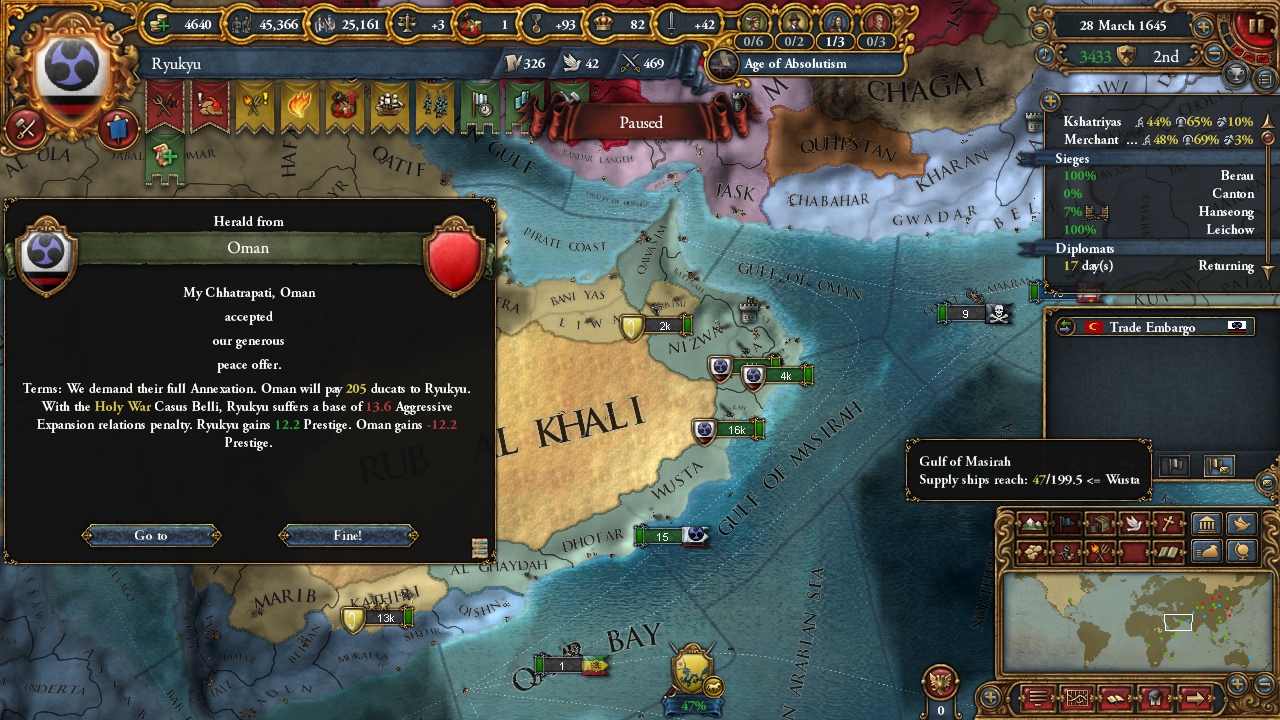Screen dimensions: 1280x720
Task: Switch to the religious cross map mode
Action: click(1167, 524)
